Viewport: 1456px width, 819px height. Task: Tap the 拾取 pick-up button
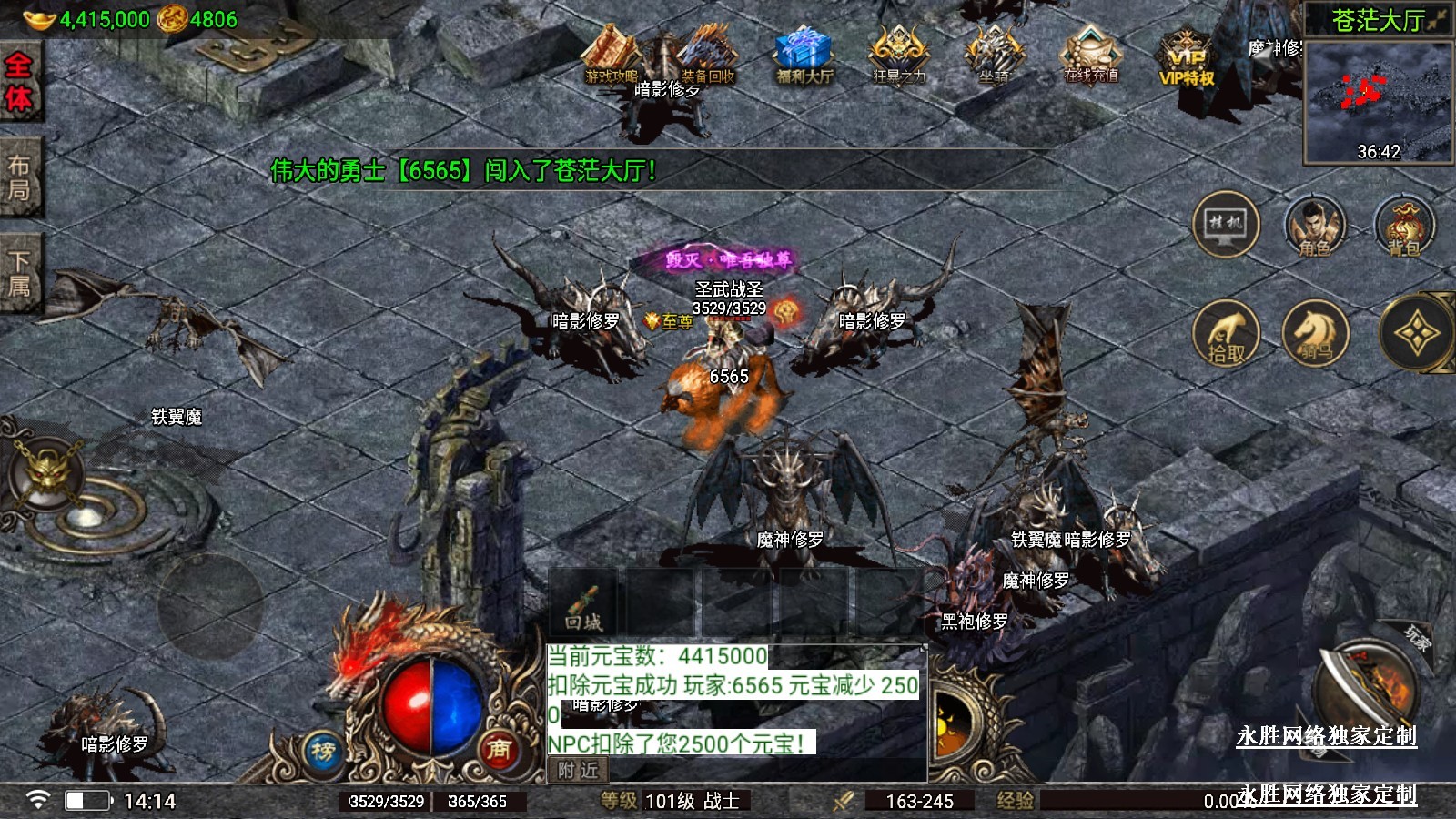1226,334
